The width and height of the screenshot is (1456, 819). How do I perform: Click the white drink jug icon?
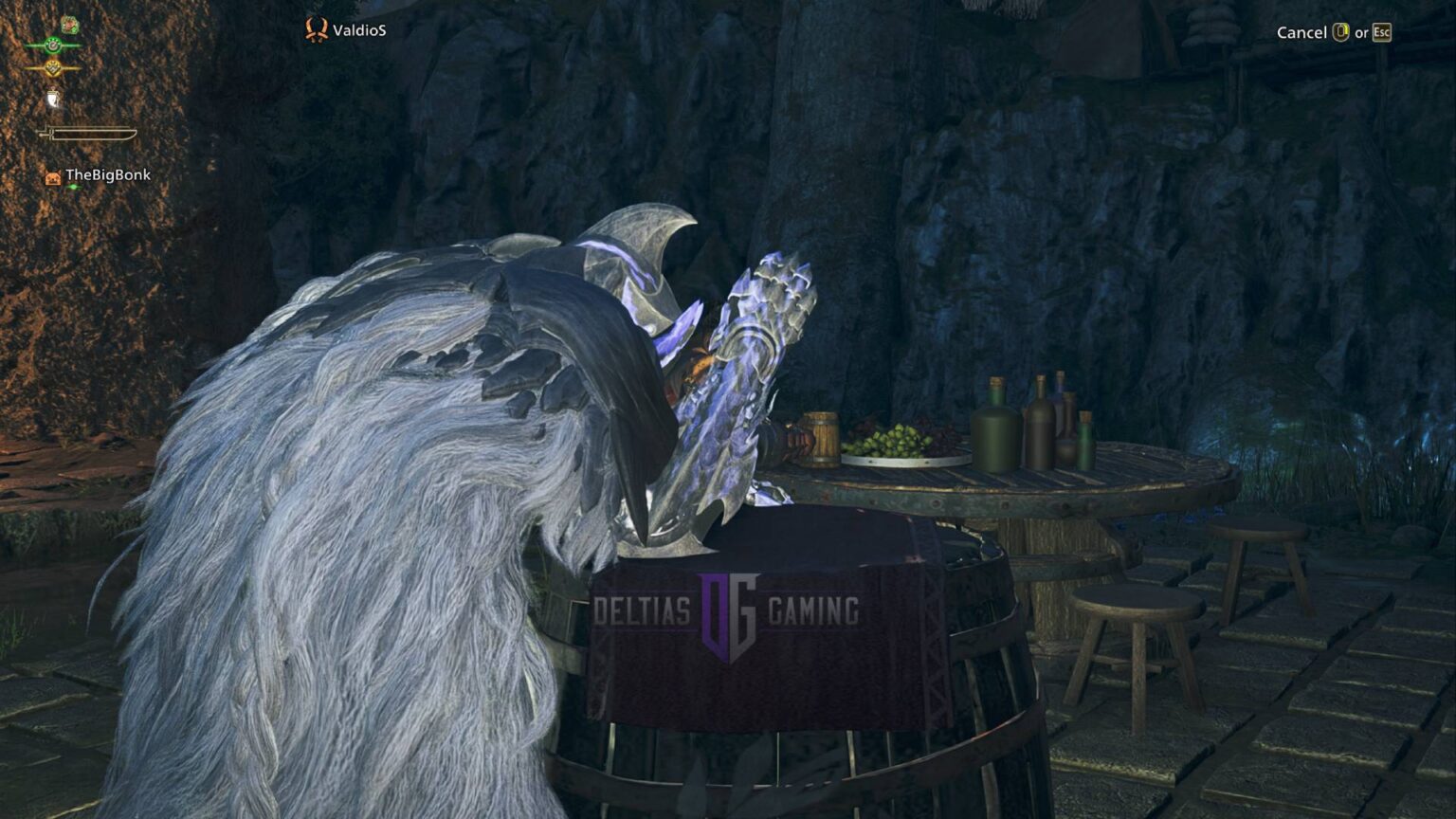[x=53, y=98]
